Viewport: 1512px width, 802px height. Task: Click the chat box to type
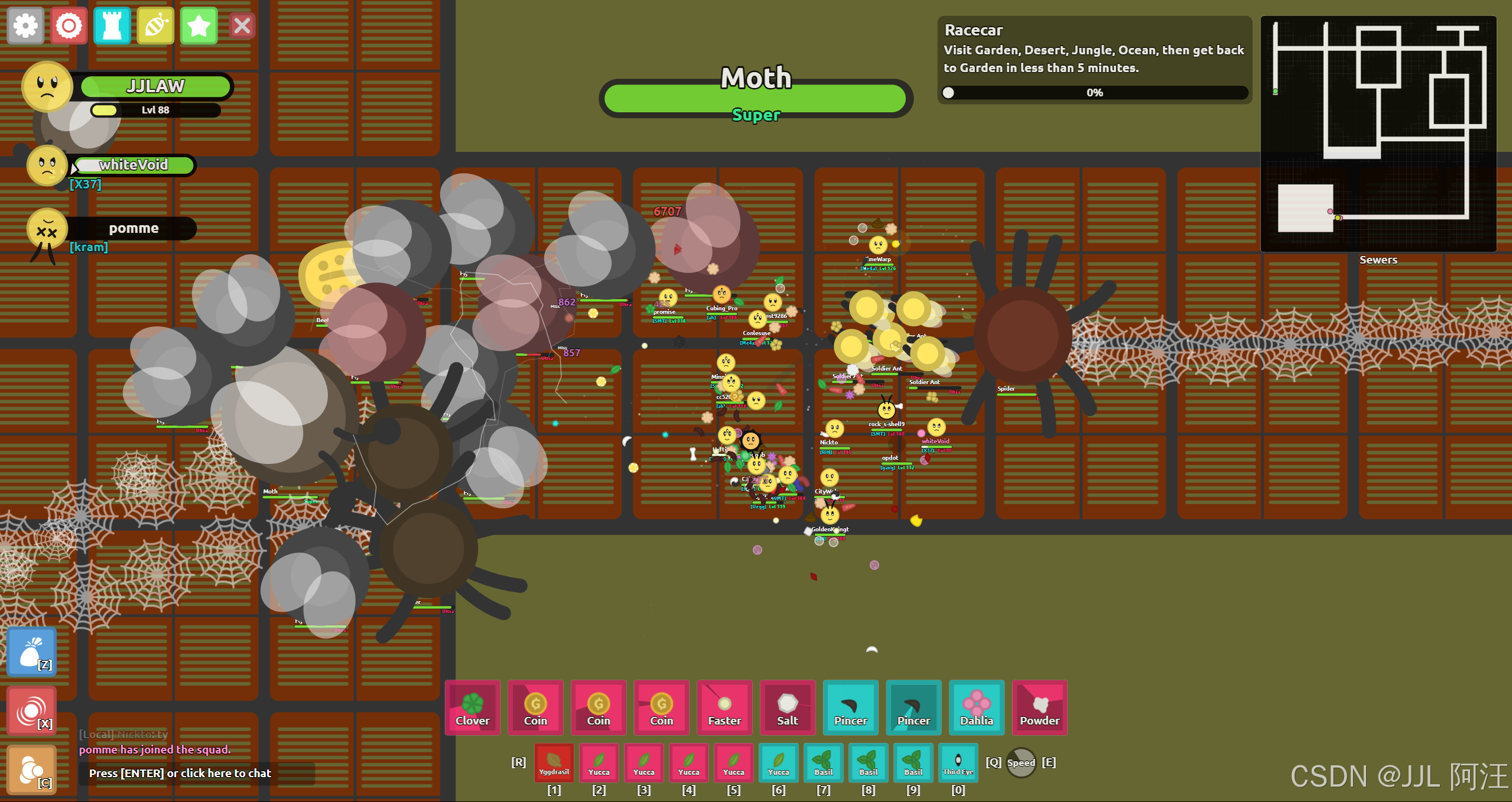196,773
